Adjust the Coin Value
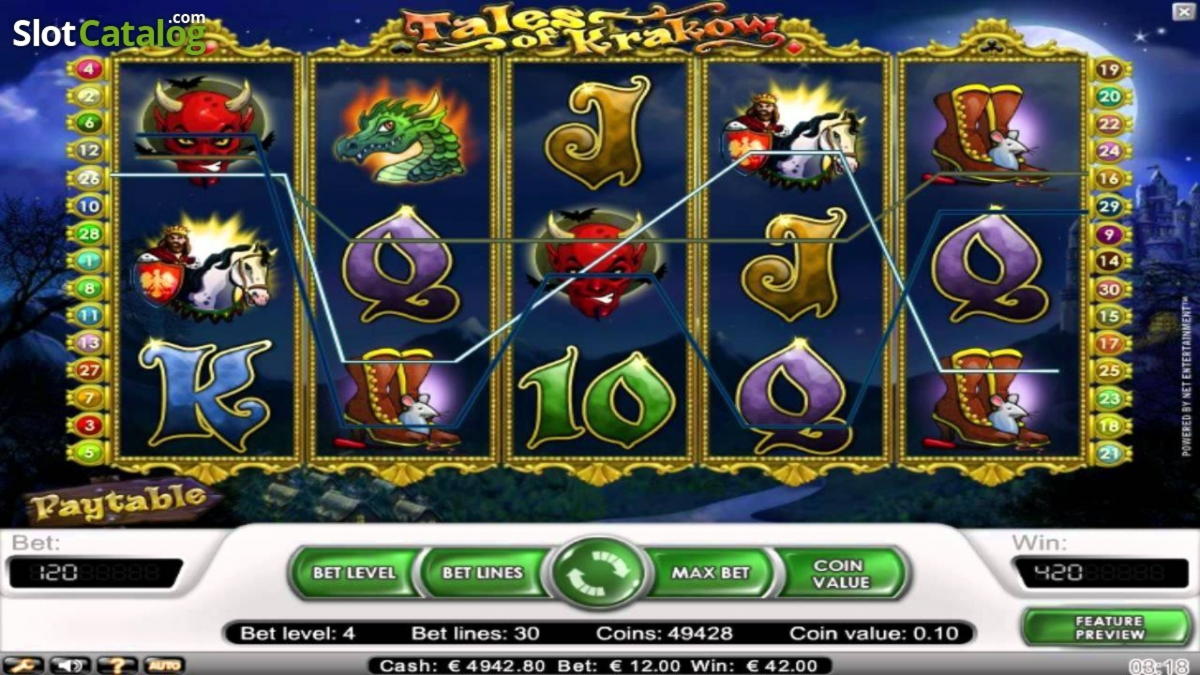 (842, 573)
